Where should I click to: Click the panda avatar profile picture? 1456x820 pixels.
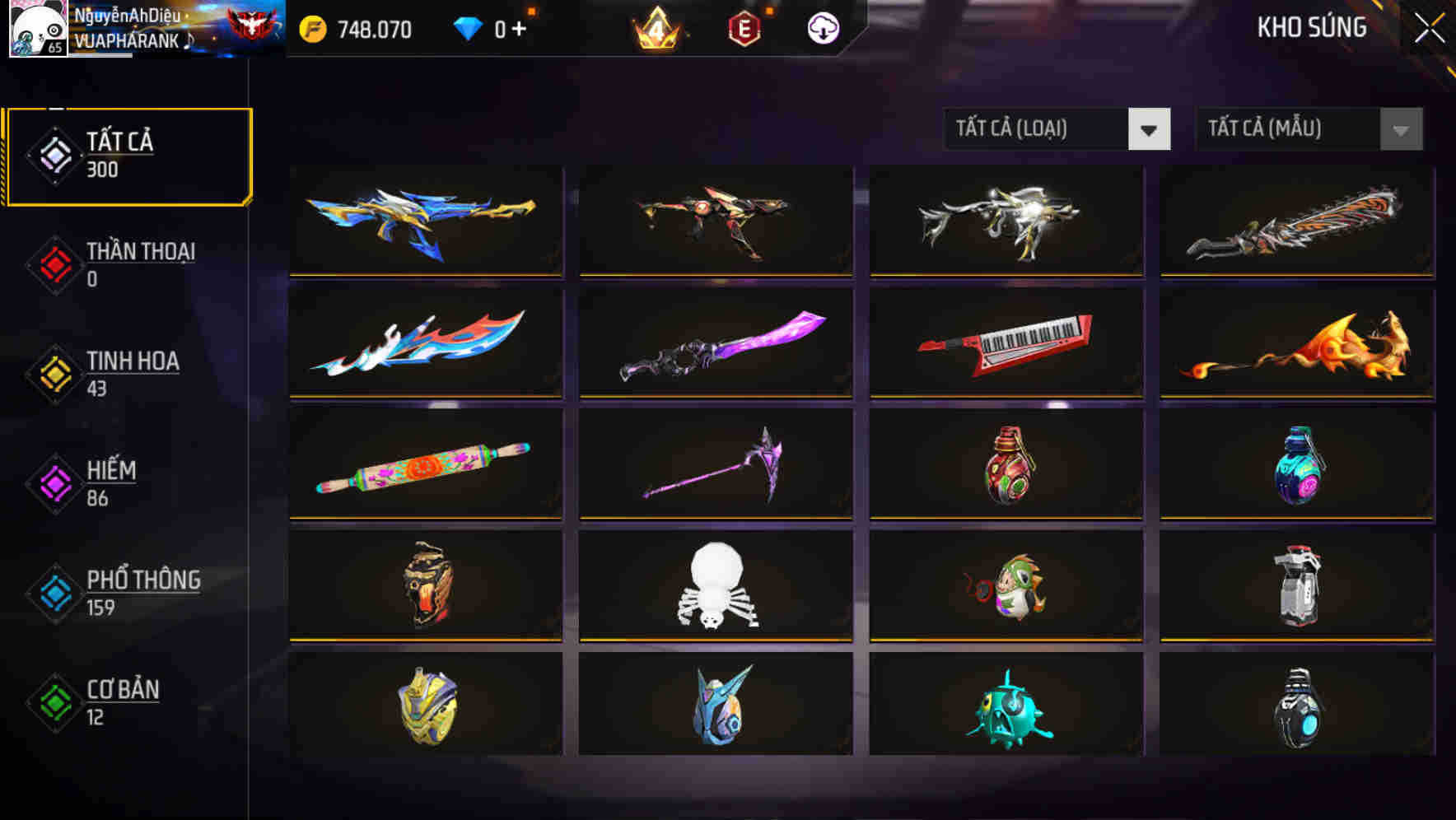38,29
